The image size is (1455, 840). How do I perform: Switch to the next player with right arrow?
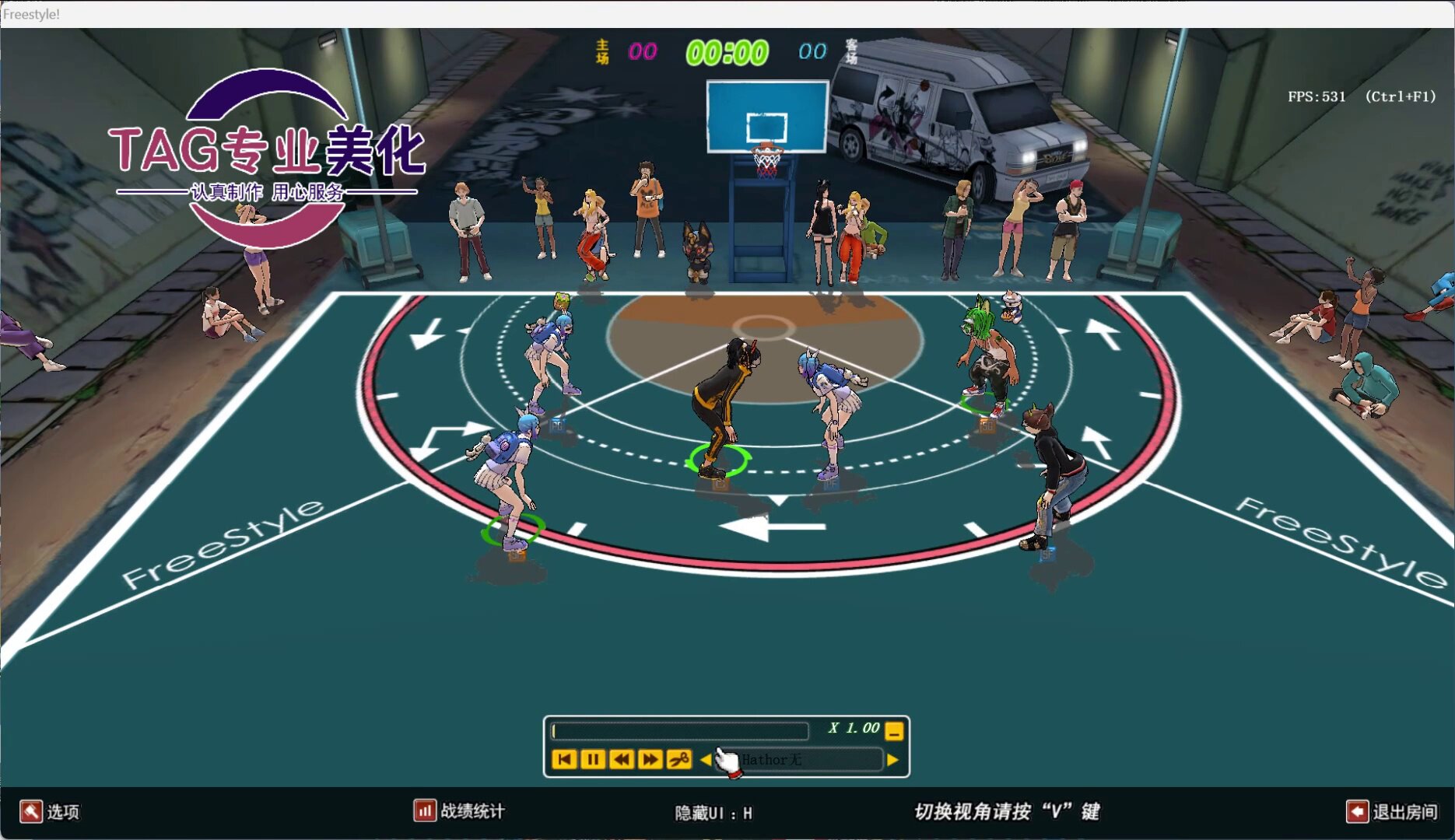(x=892, y=760)
